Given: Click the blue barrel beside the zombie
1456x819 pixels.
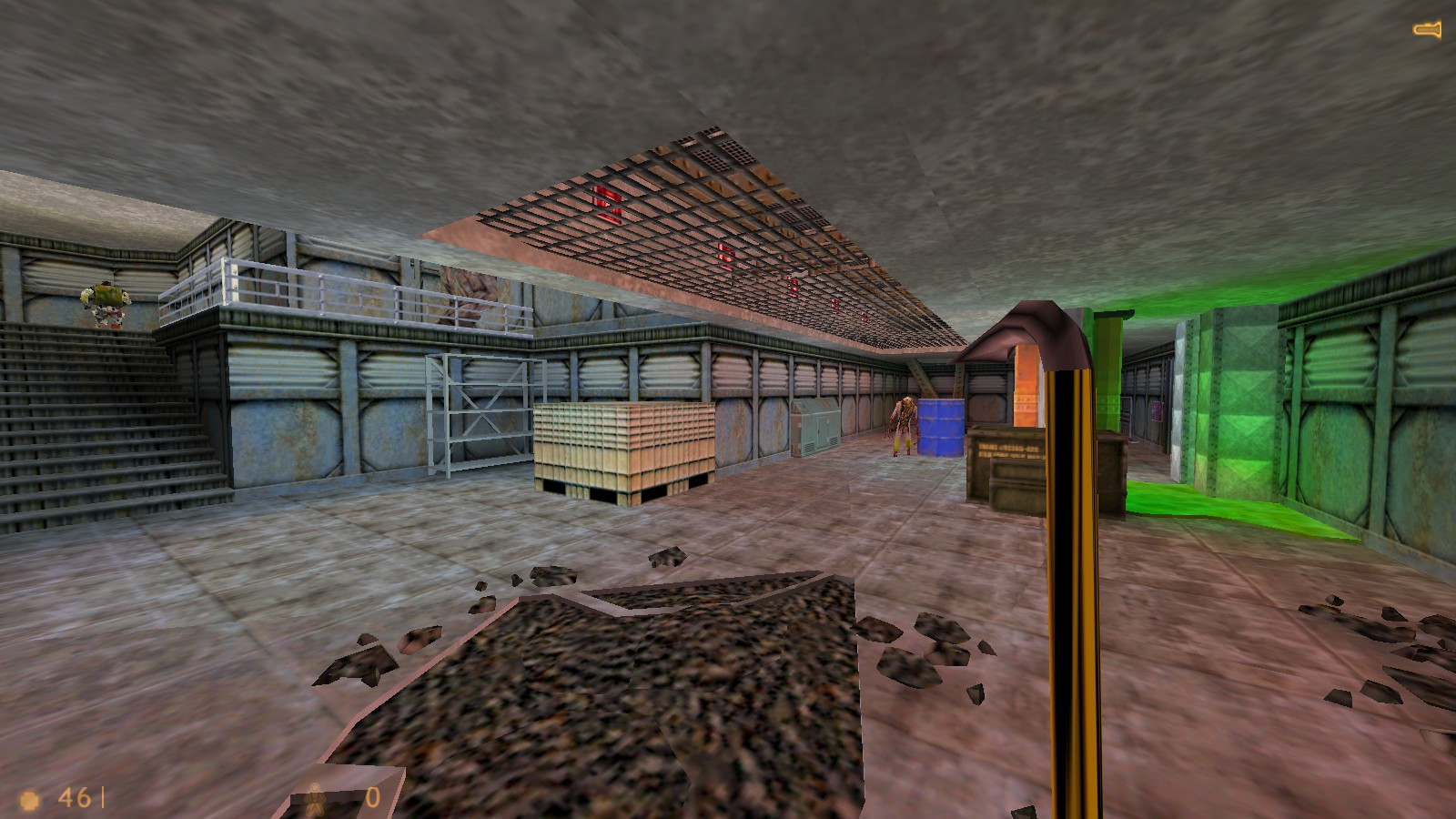Looking at the screenshot, I should point(943,428).
